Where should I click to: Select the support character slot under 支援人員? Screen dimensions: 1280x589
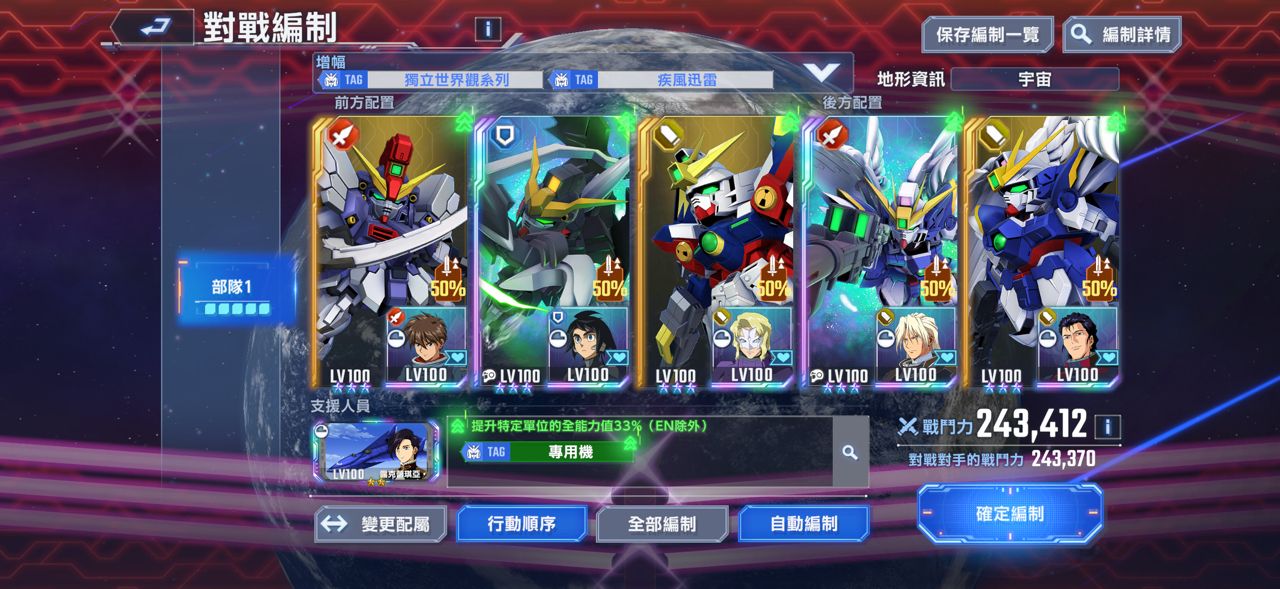[x=374, y=452]
